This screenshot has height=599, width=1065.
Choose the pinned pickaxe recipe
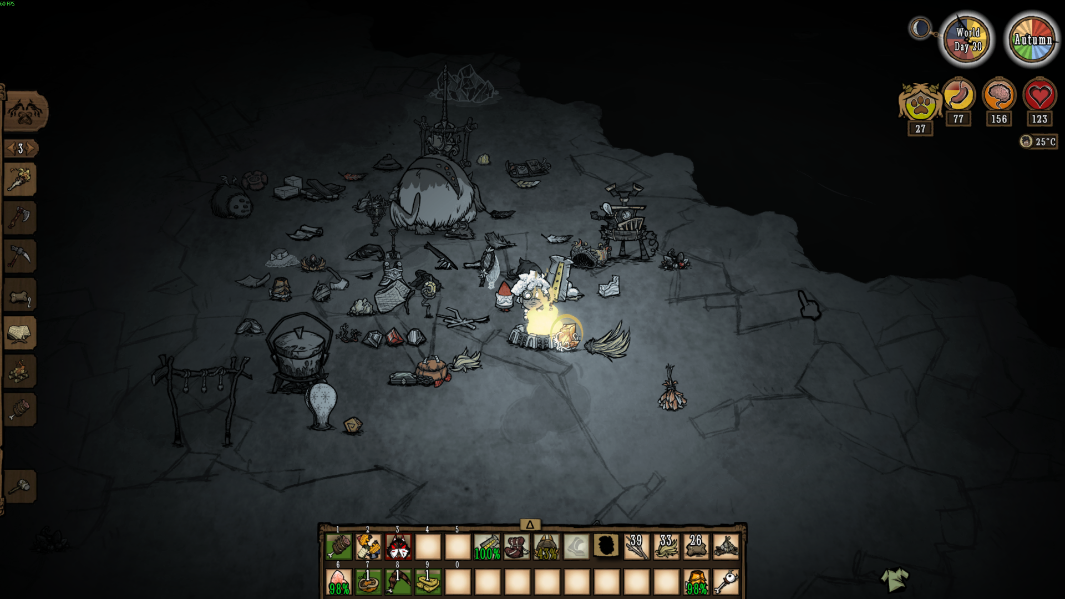[20, 255]
